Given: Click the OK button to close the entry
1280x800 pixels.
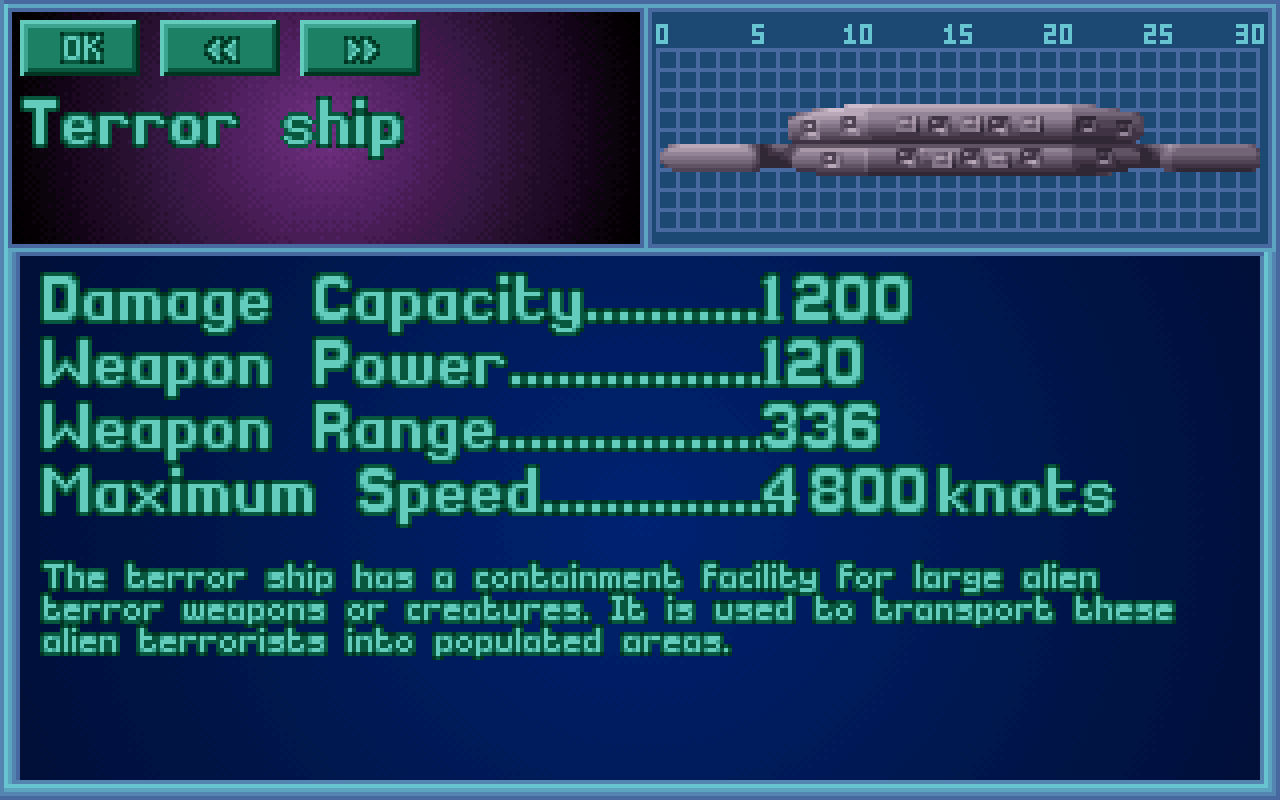Looking at the screenshot, I should [x=79, y=48].
